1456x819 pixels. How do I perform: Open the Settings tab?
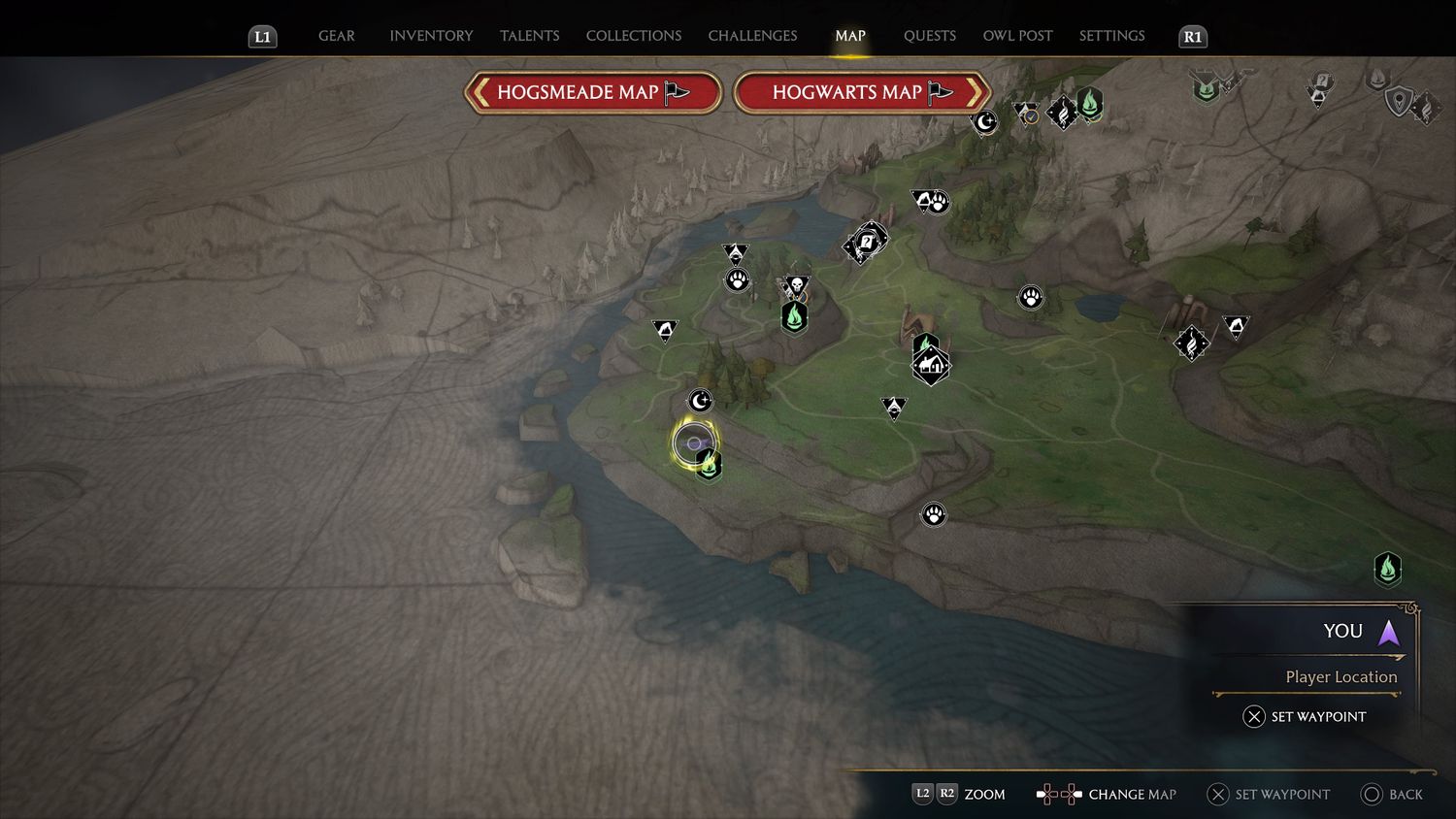pyautogui.click(x=1111, y=36)
